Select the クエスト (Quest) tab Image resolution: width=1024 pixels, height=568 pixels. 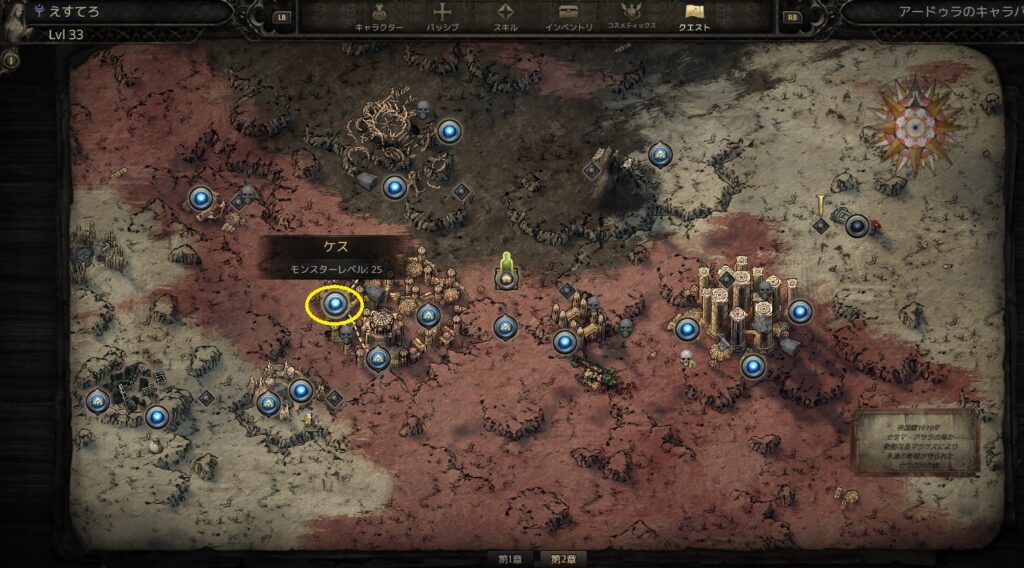coord(694,18)
